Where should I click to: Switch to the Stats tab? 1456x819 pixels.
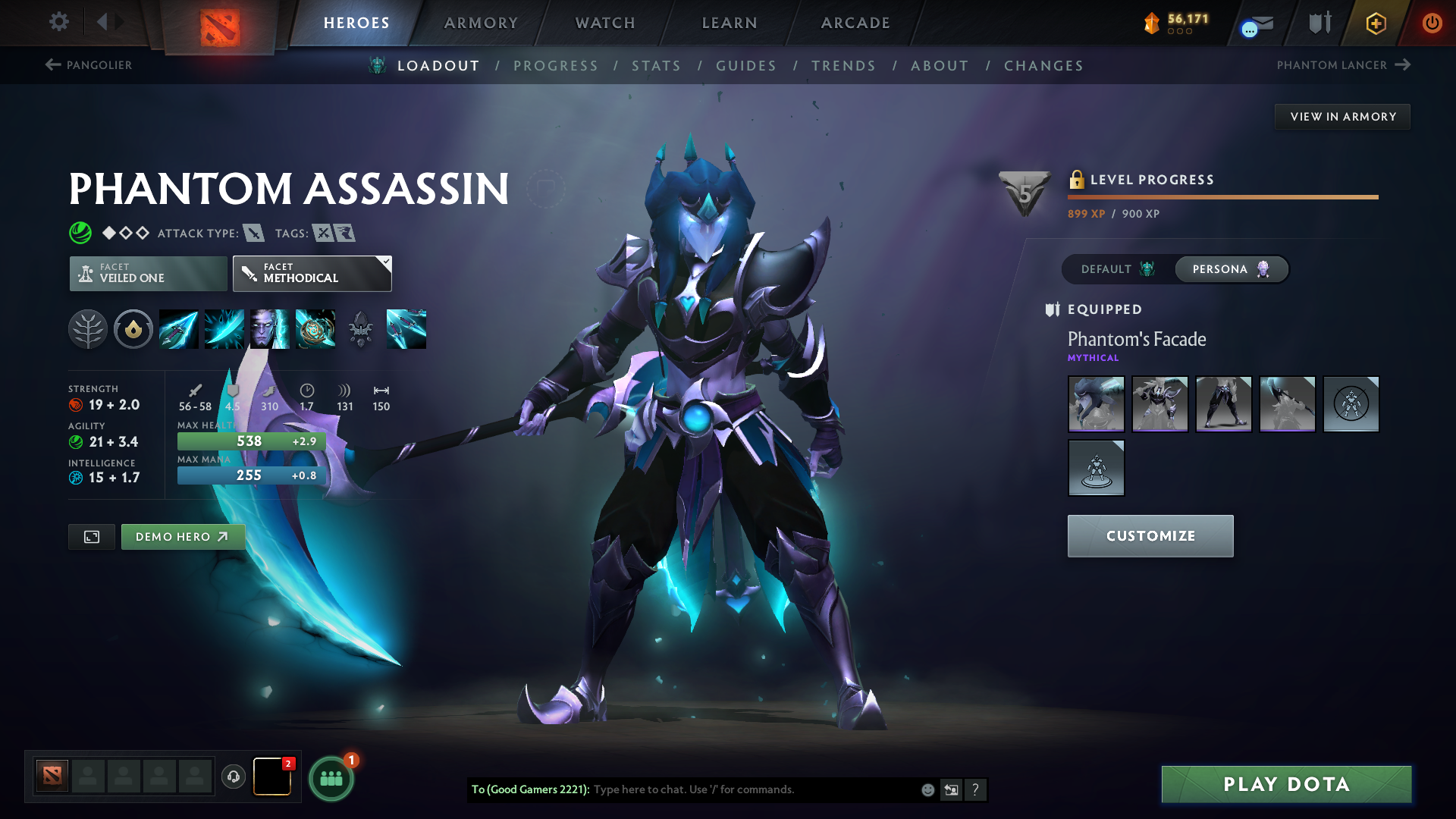point(657,66)
